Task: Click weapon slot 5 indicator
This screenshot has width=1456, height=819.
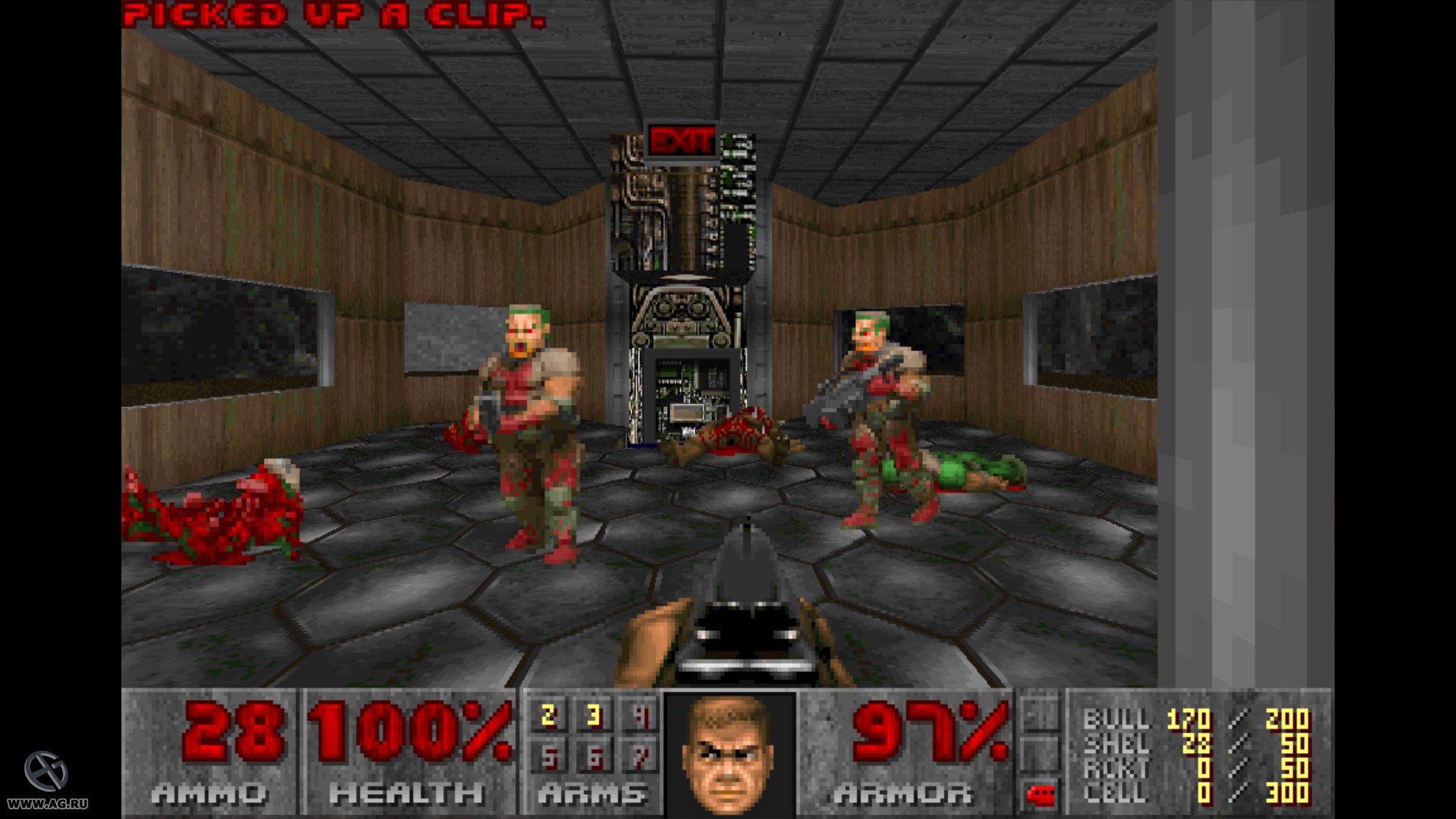Action: (548, 758)
